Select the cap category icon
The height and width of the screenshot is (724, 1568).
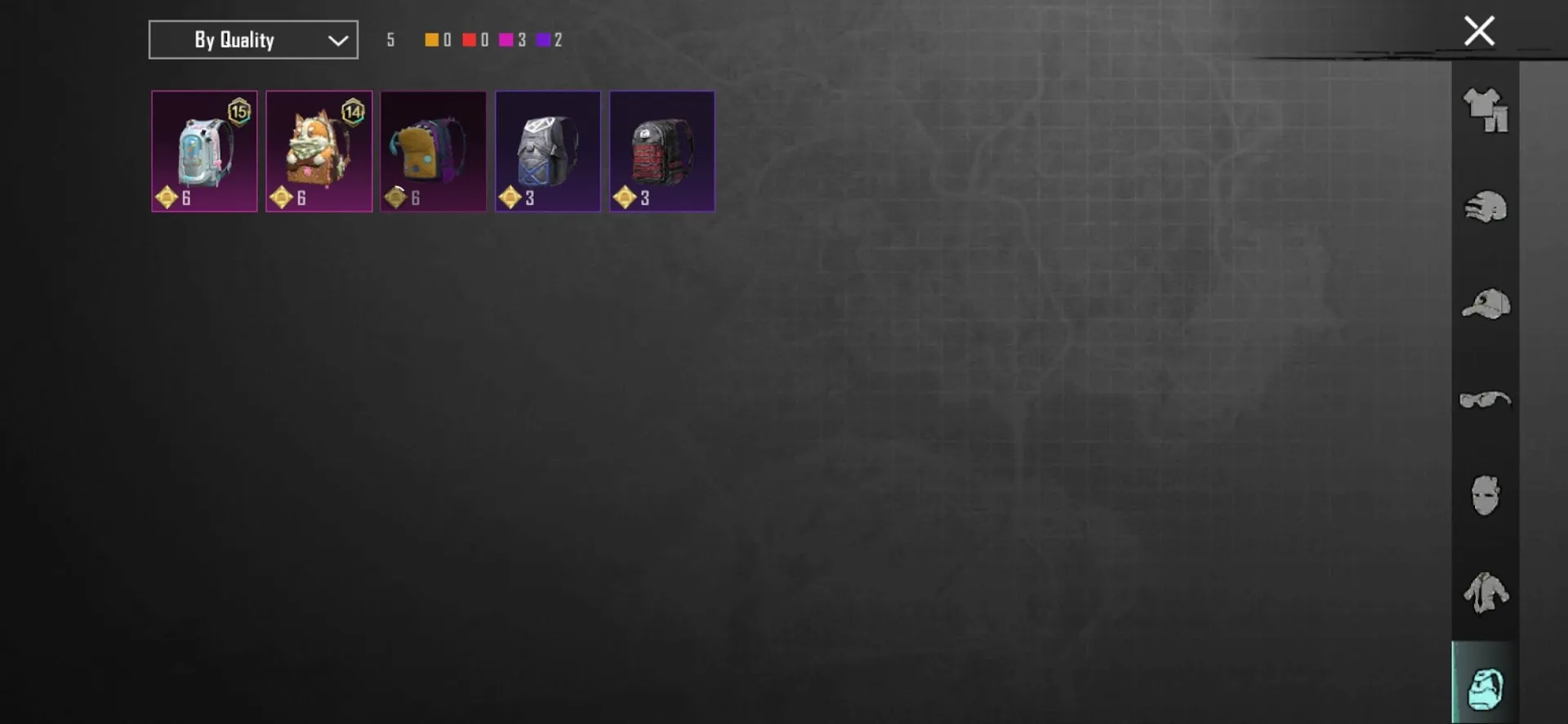[1488, 304]
